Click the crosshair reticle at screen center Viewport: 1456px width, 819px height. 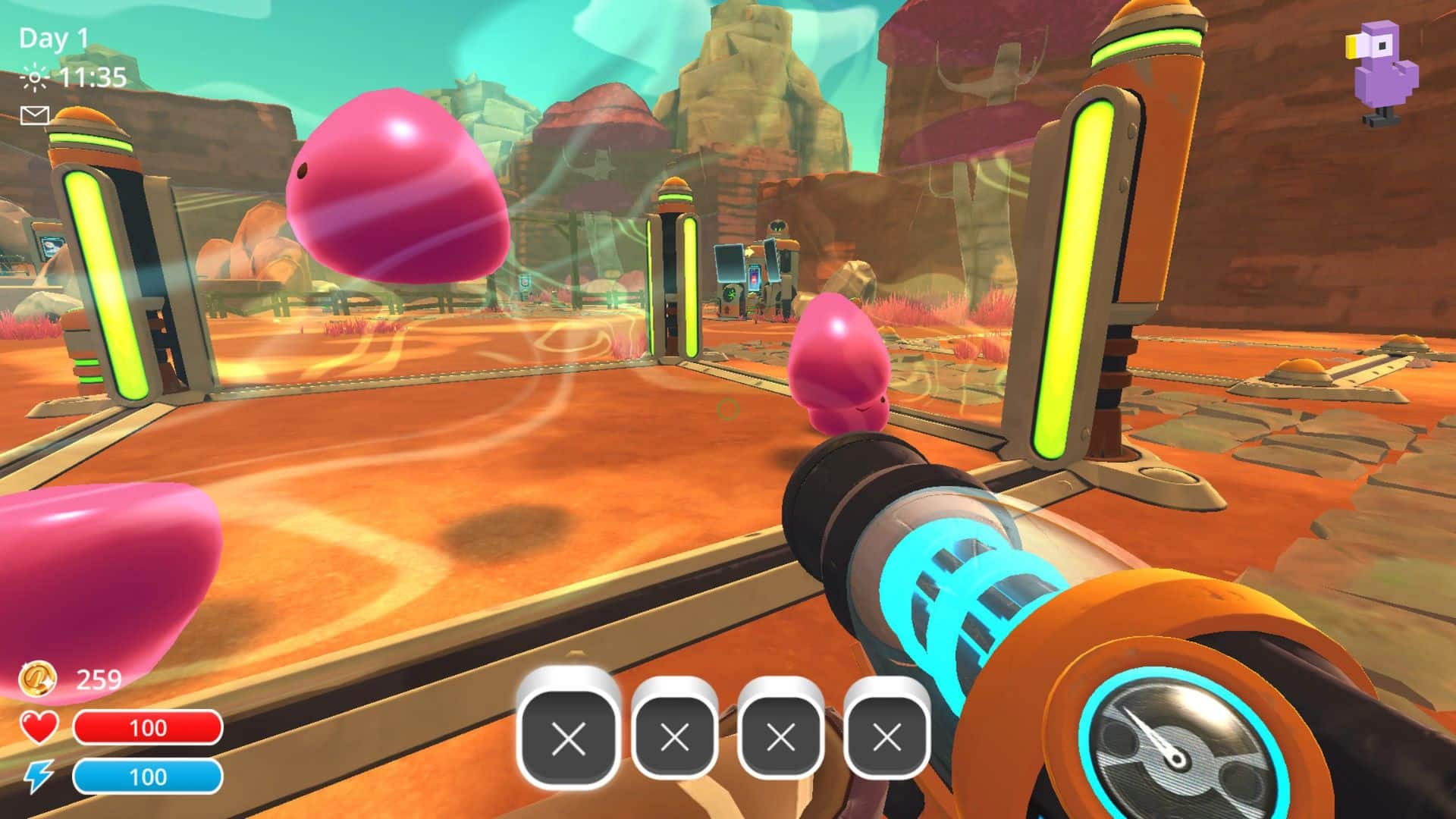tap(728, 409)
